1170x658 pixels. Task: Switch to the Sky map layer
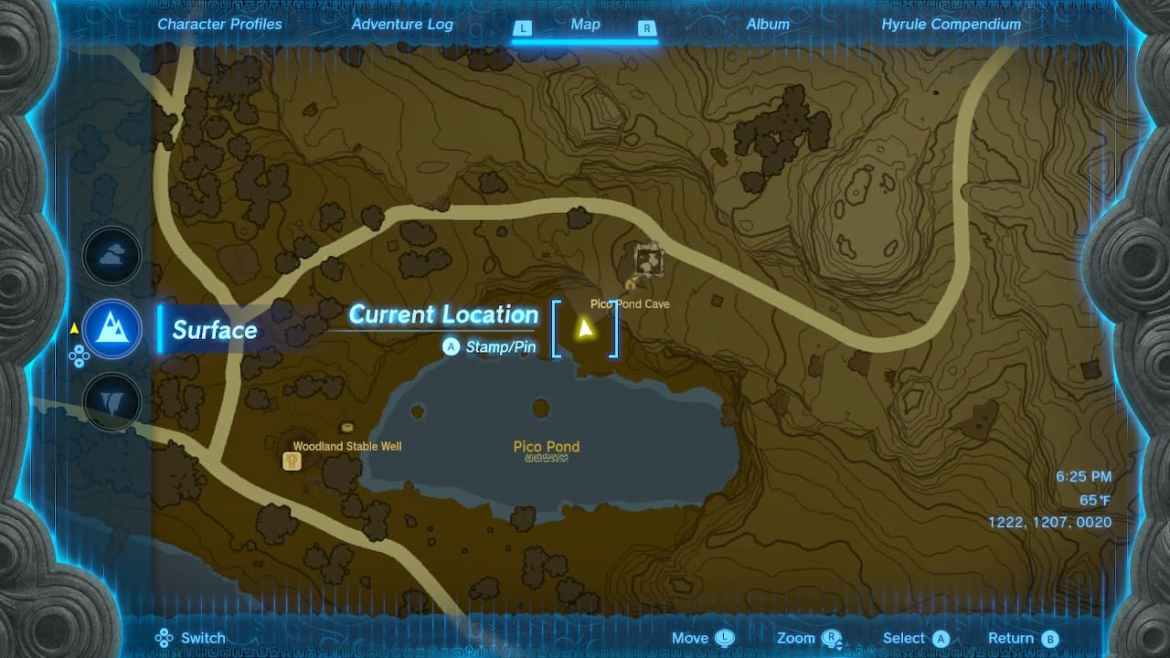click(112, 255)
